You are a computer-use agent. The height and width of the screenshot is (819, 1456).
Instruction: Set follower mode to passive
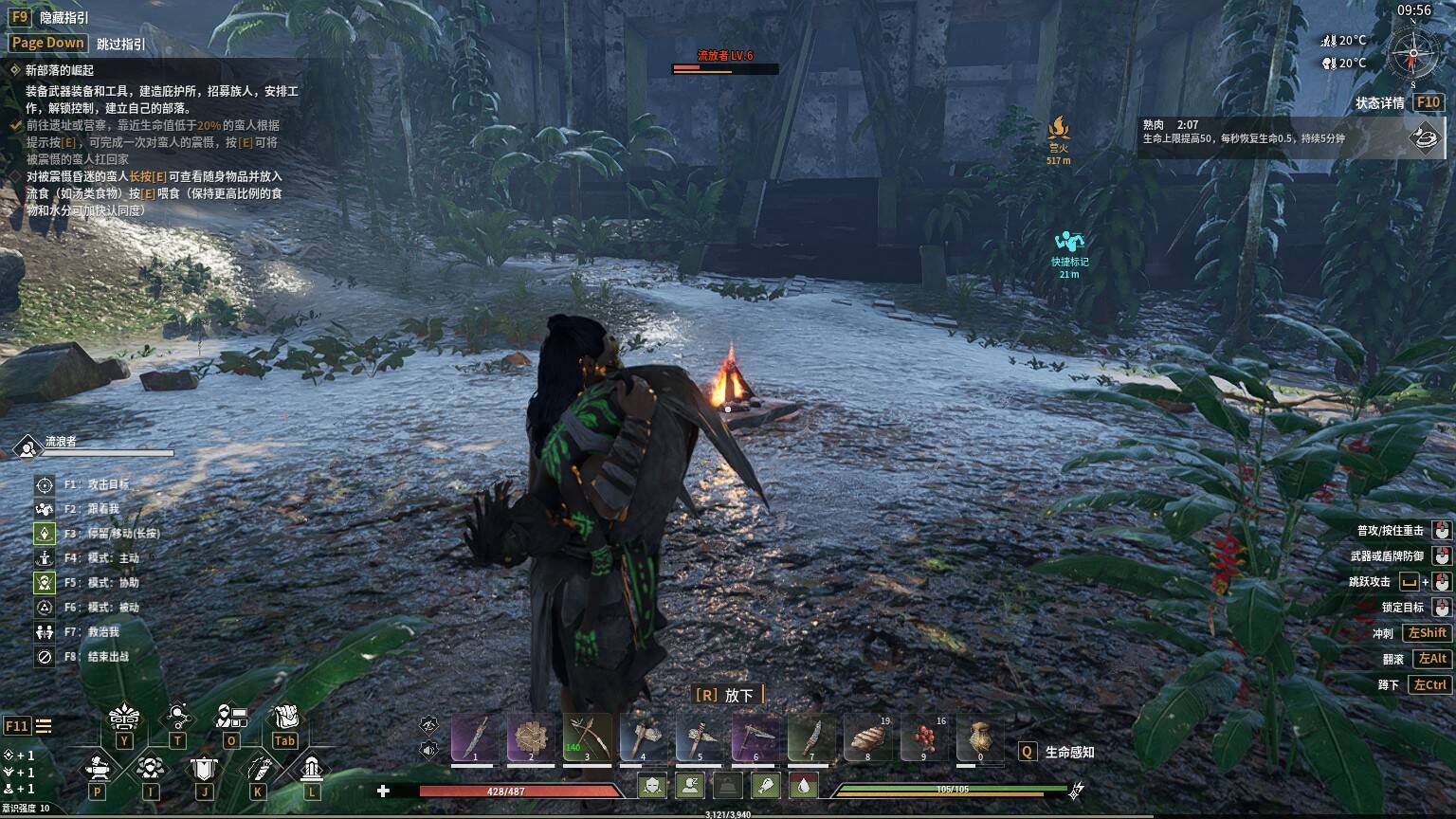point(45,608)
